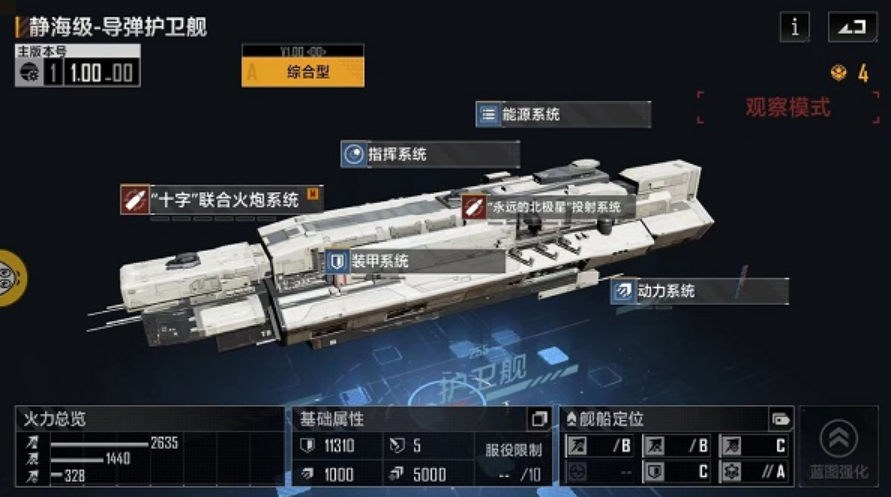891x497 pixels.
Task: Open the info panel with the i button
Action: tap(795, 27)
